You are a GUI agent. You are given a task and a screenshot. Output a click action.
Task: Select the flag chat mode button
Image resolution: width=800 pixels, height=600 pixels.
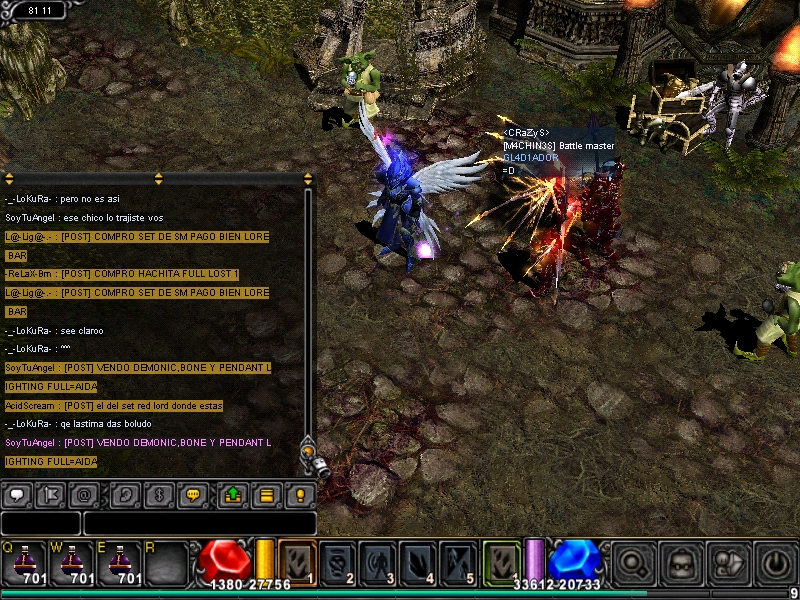click(52, 494)
